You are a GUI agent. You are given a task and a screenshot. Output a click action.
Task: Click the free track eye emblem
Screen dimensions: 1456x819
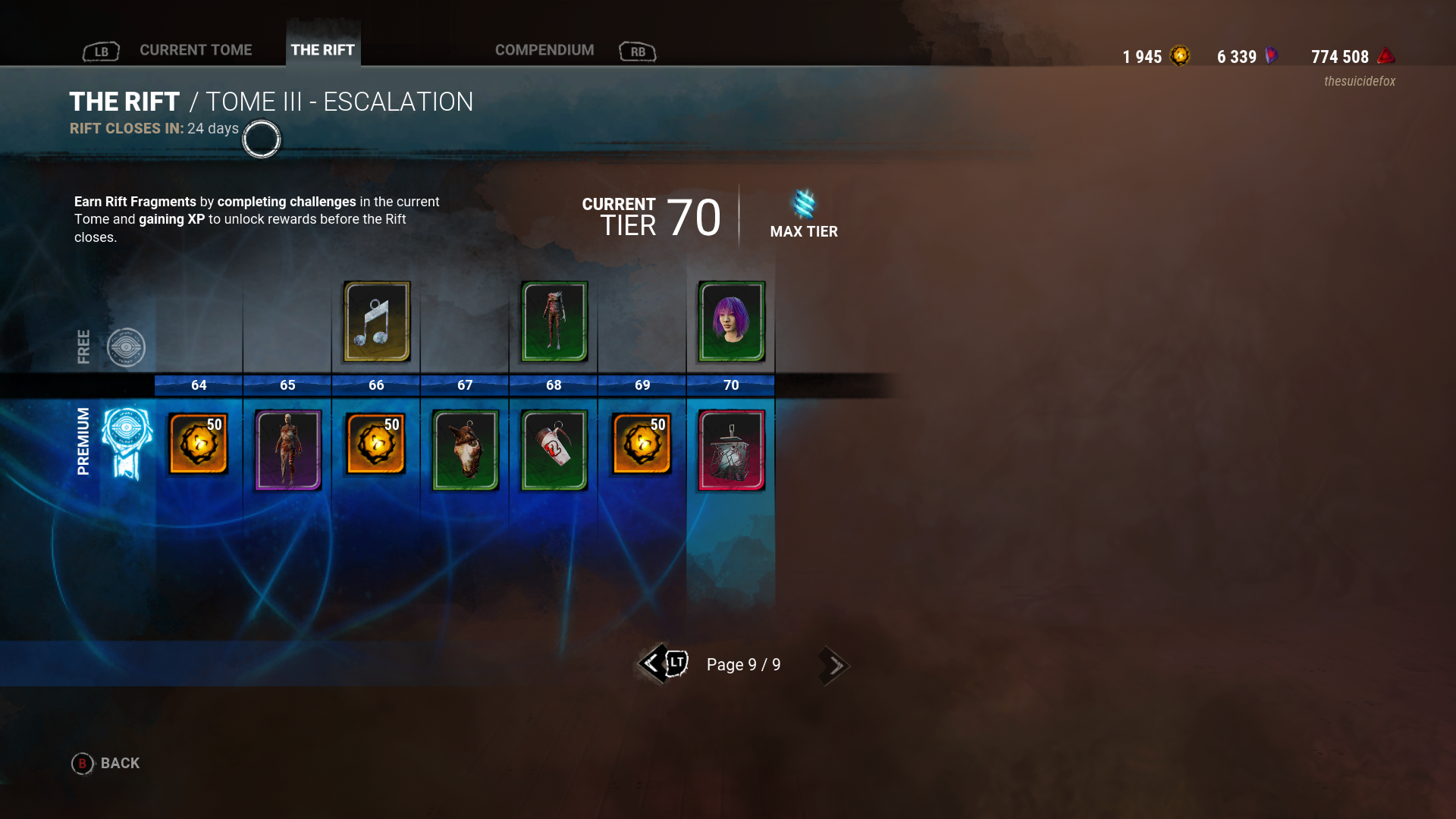pyautogui.click(x=127, y=347)
